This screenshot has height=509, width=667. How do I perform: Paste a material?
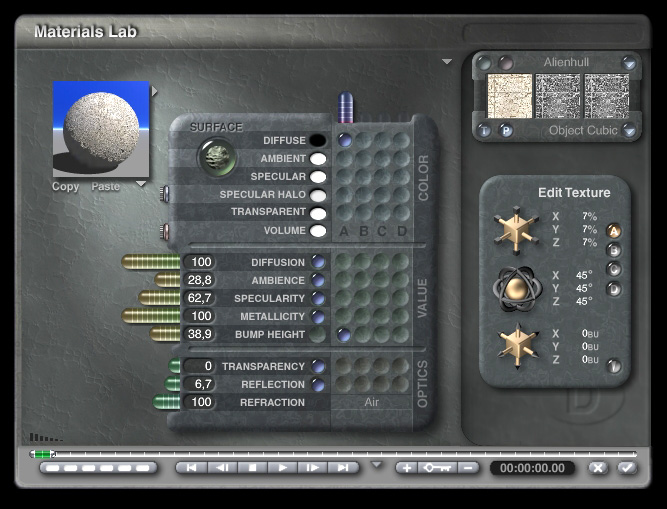pyautogui.click(x=105, y=187)
